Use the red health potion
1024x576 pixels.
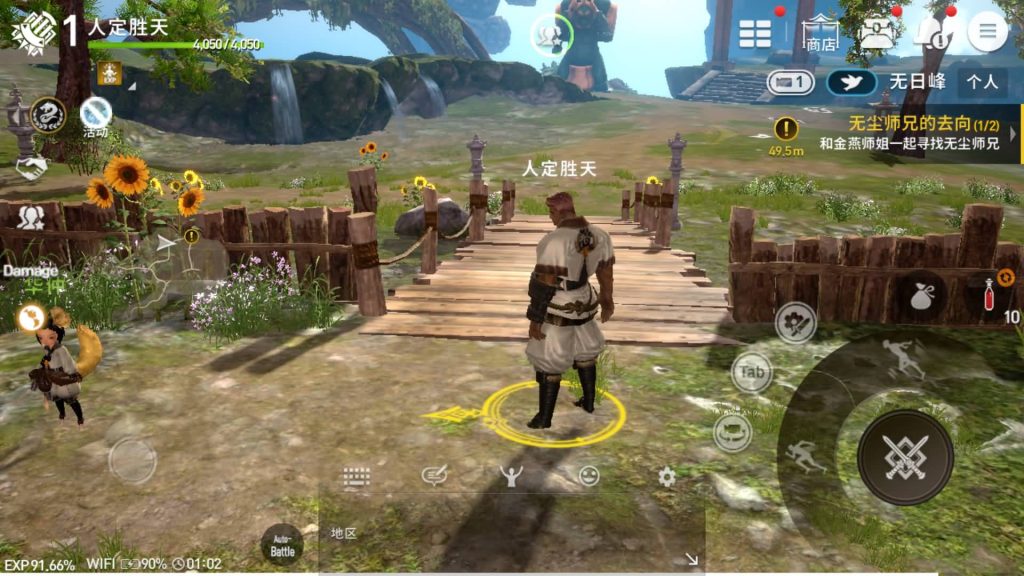coord(990,294)
